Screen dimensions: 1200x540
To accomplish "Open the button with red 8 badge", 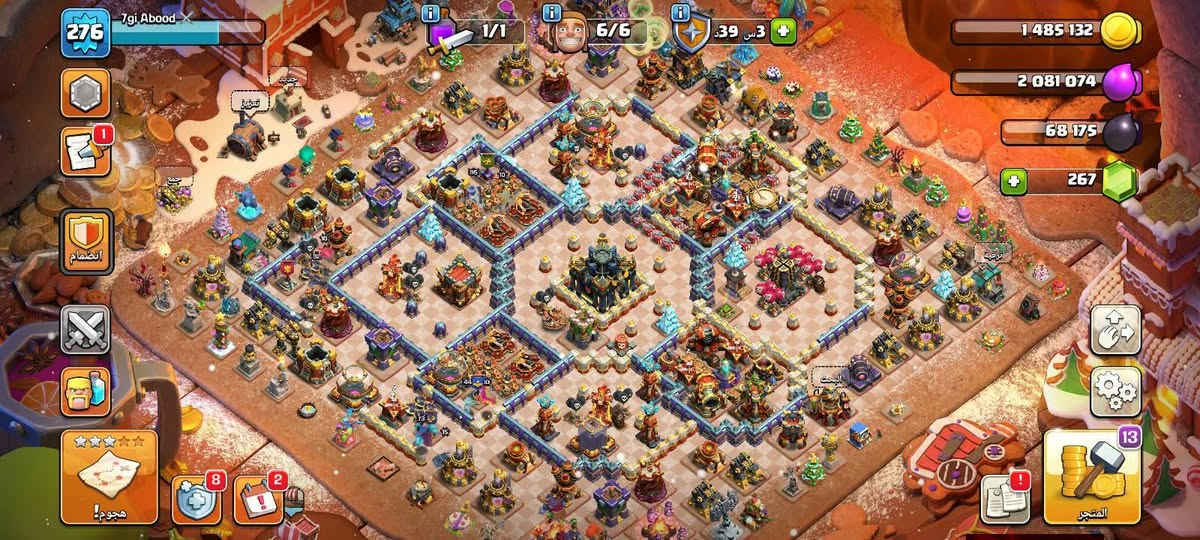I will (196, 499).
